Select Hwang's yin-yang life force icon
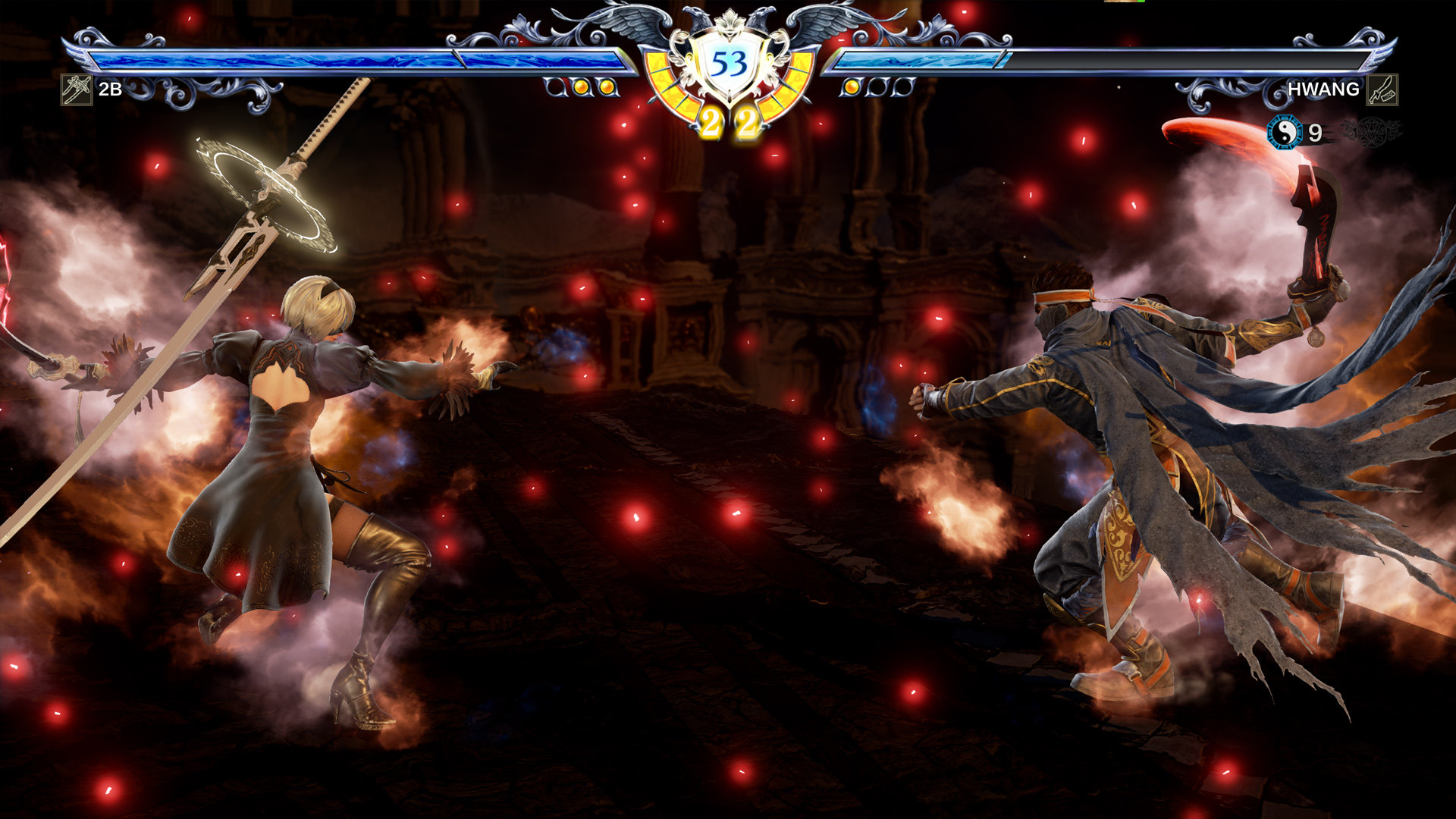 [1284, 133]
